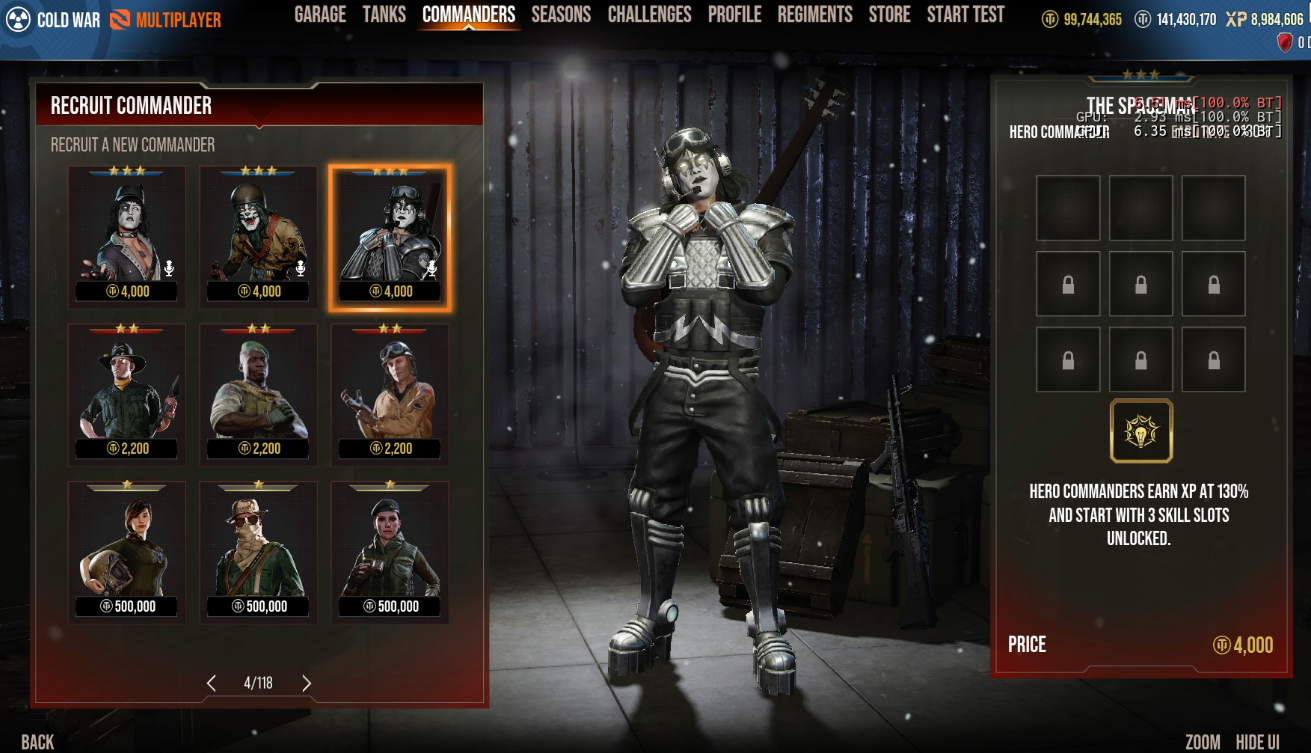Toggle the Hide UI option
The width and height of the screenshot is (1311, 753).
(x=1257, y=741)
